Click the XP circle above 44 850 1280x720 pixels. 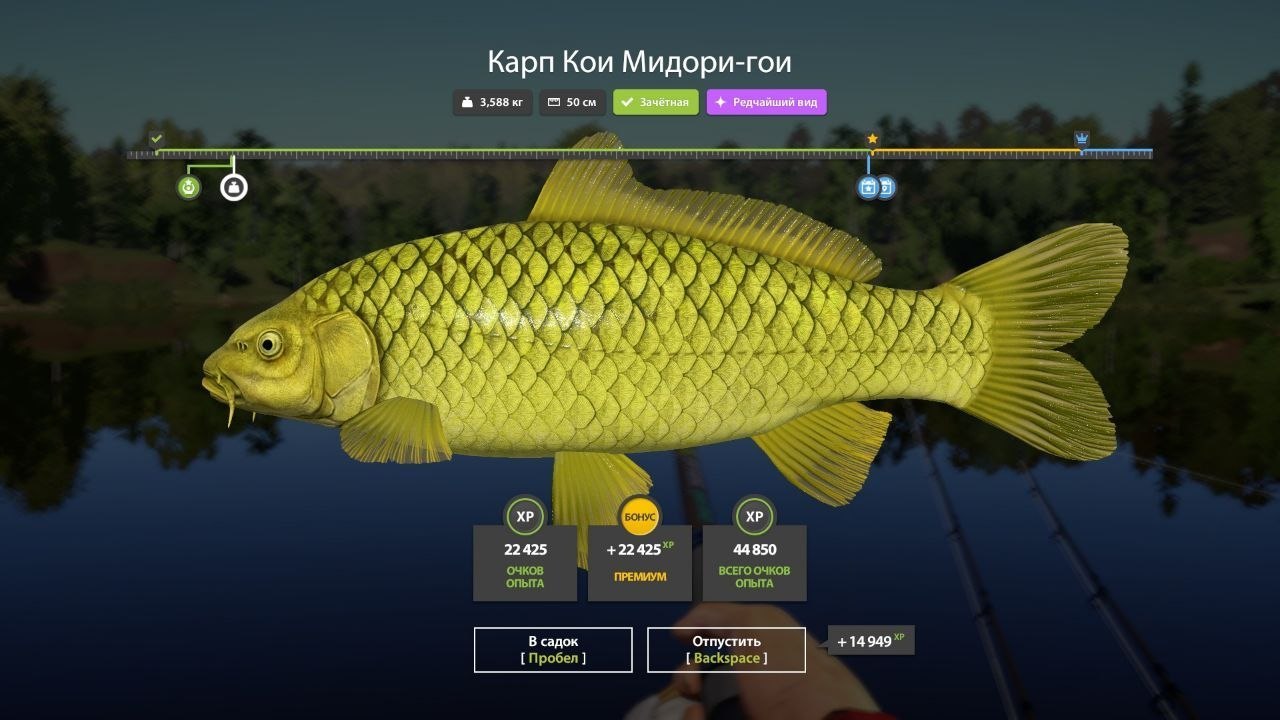[755, 516]
